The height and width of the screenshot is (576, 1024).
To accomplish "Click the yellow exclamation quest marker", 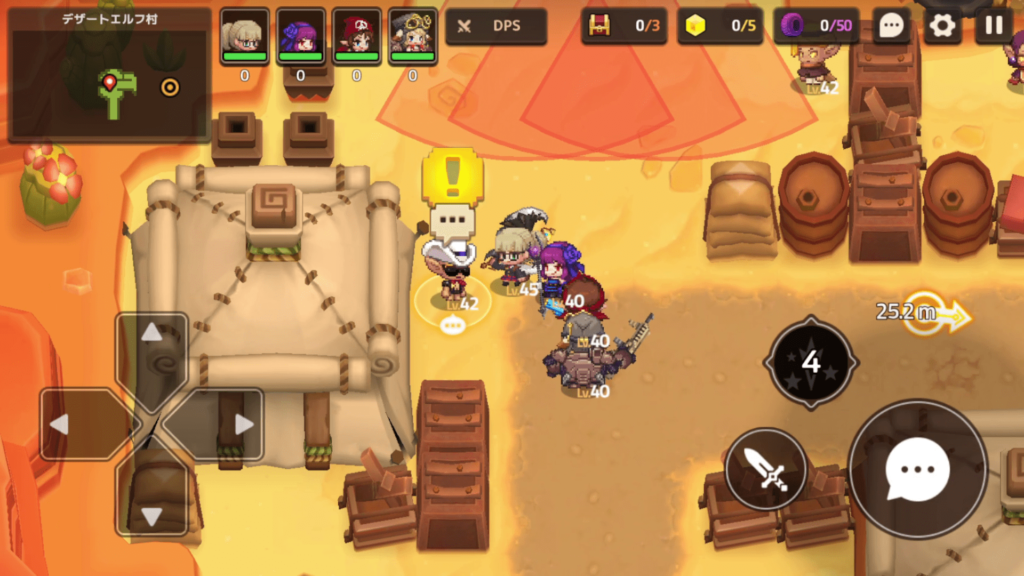I will point(452,177).
